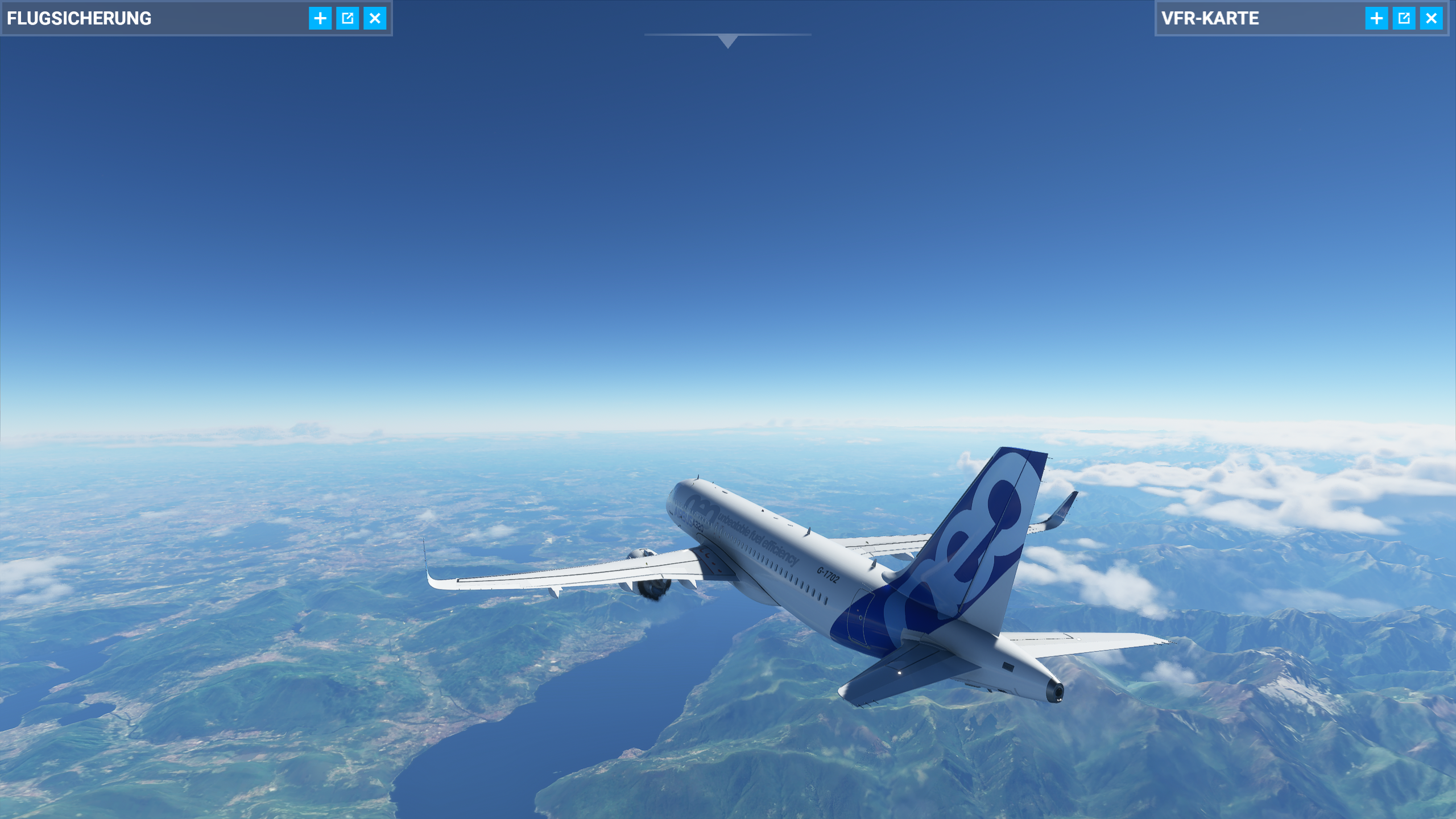The image size is (1456, 819).
Task: Toggle the hidden toolbar visibility with the center arrow
Action: (x=727, y=41)
